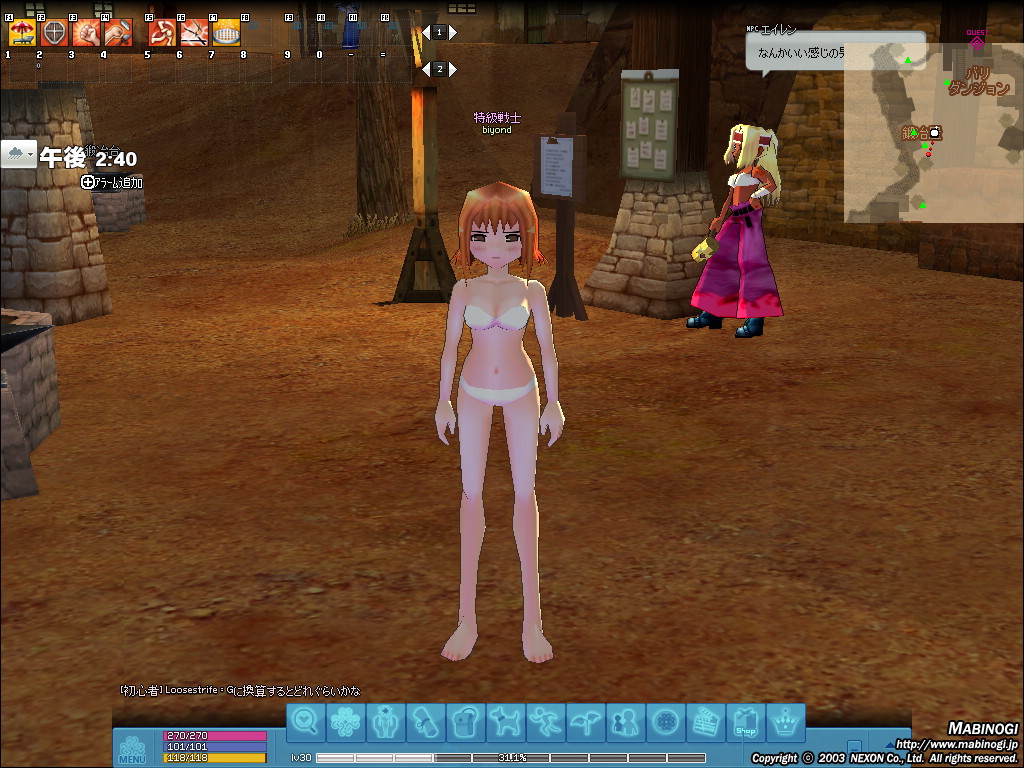The width and height of the screenshot is (1024, 768).
Task: Activate the clenched fist smash skill
Action: pos(86,33)
